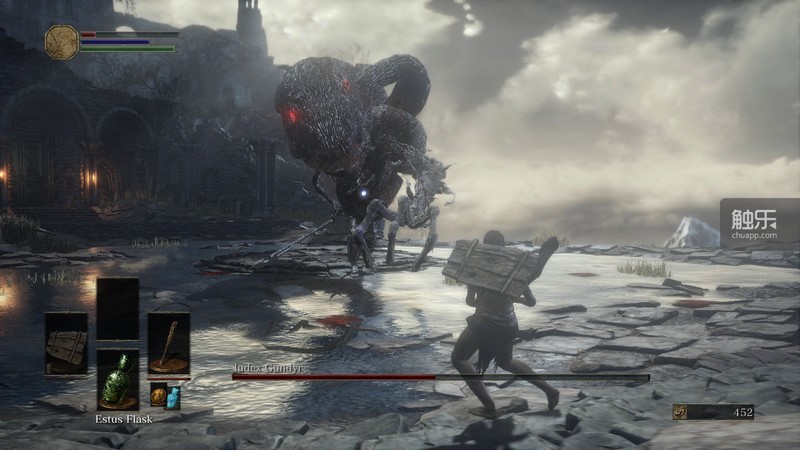Click the plank shield left-hand slot
This screenshot has height=450, width=800.
pos(66,343)
